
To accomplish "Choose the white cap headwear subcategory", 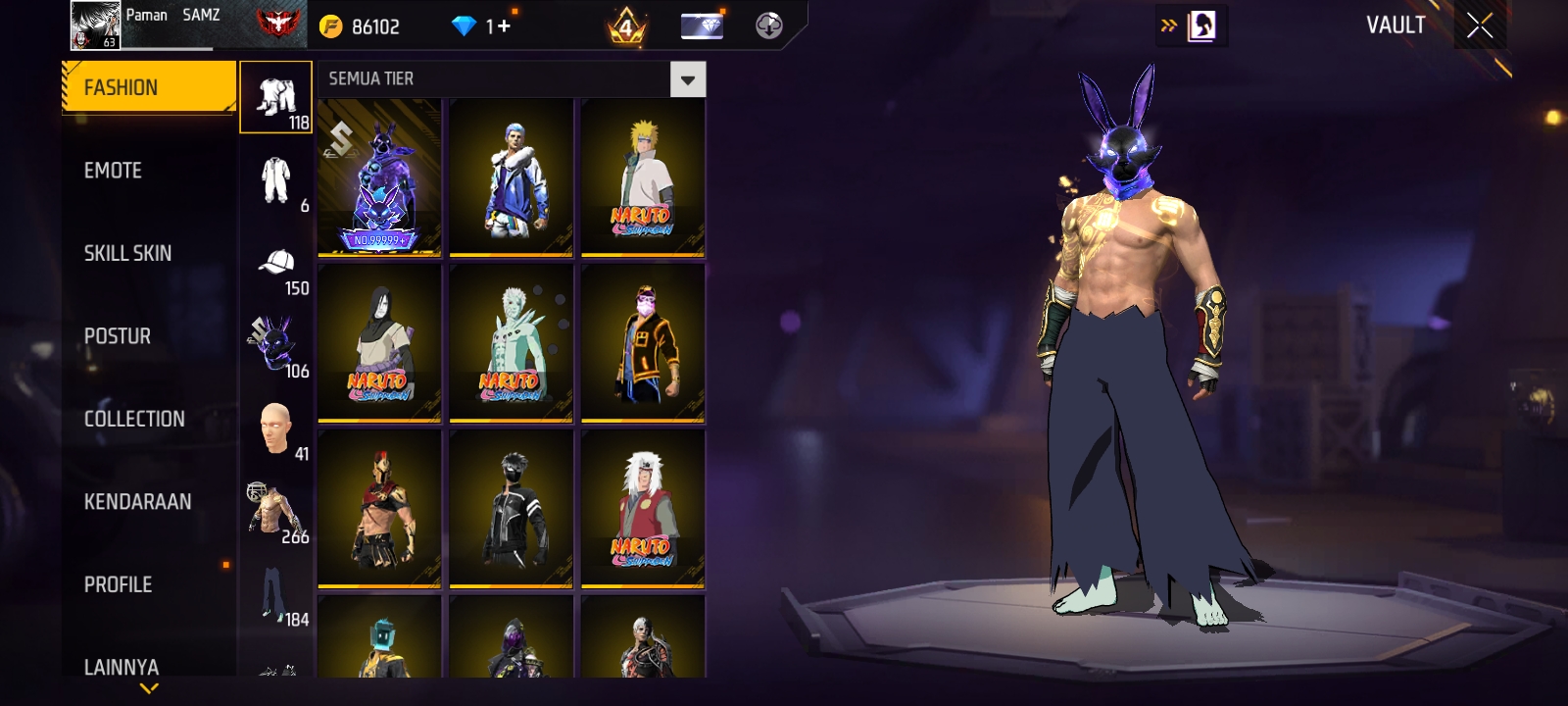I will (x=276, y=263).
